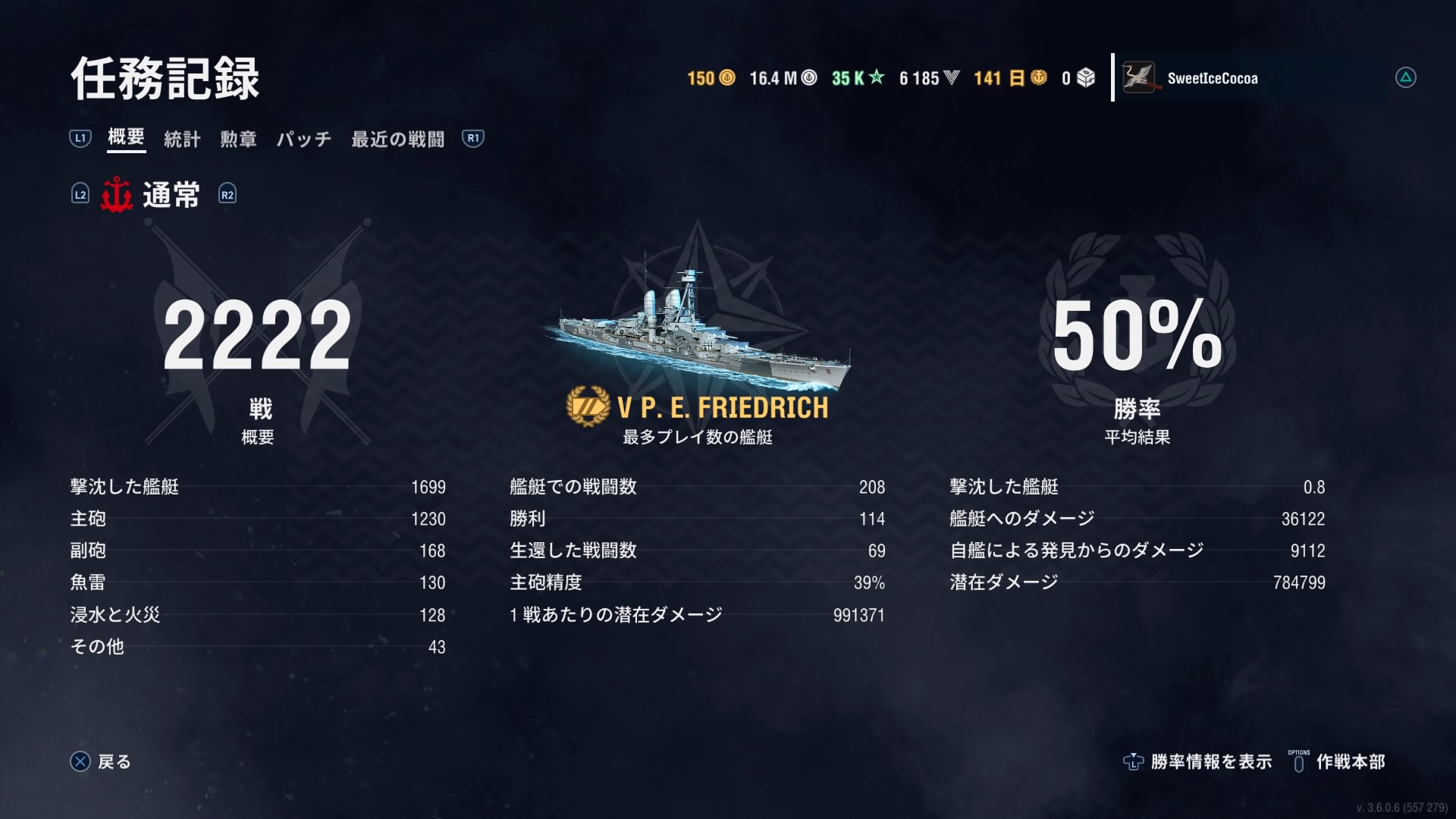The image size is (1456, 819).
Task: Select the 35 K green star XP
Action: point(858,78)
